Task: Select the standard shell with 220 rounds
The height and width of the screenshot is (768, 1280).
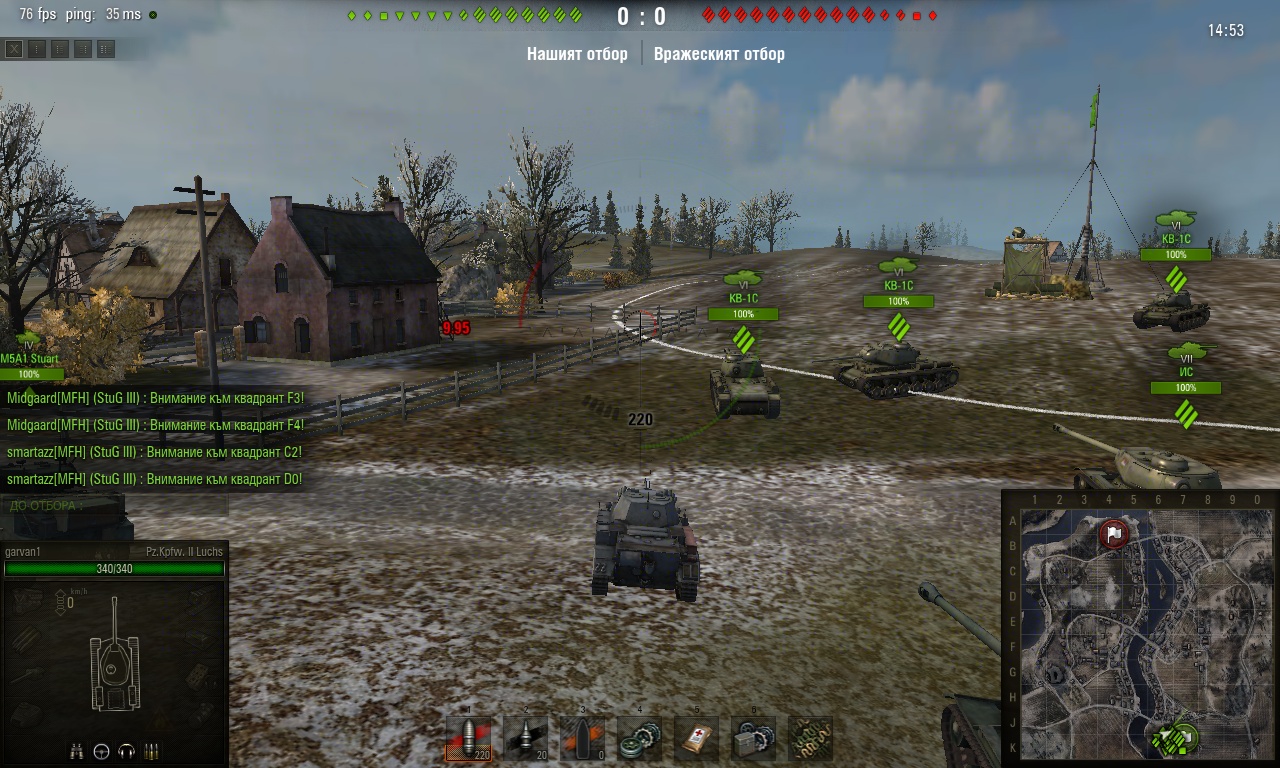Action: [x=469, y=739]
